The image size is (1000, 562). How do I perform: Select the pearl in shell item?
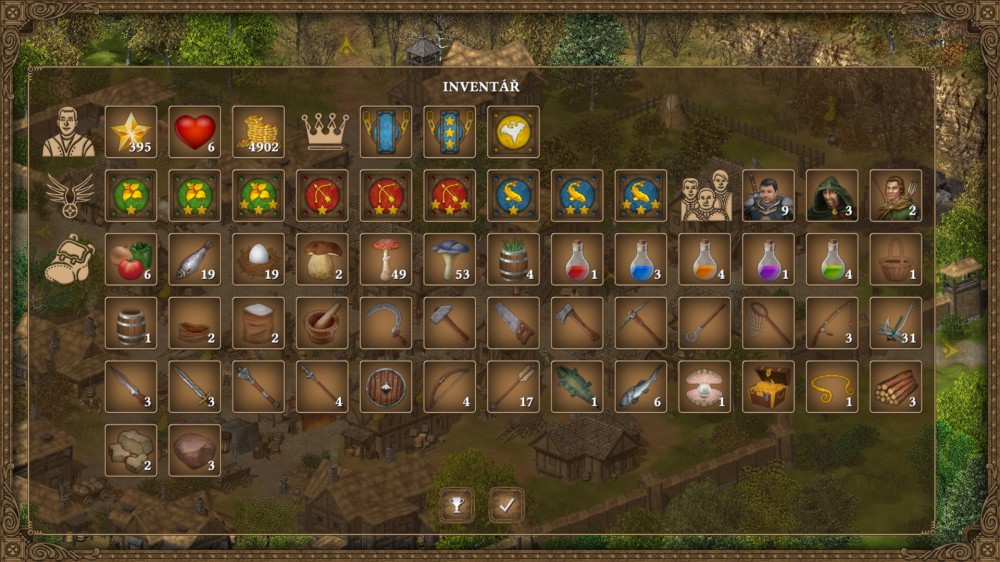[x=705, y=387]
